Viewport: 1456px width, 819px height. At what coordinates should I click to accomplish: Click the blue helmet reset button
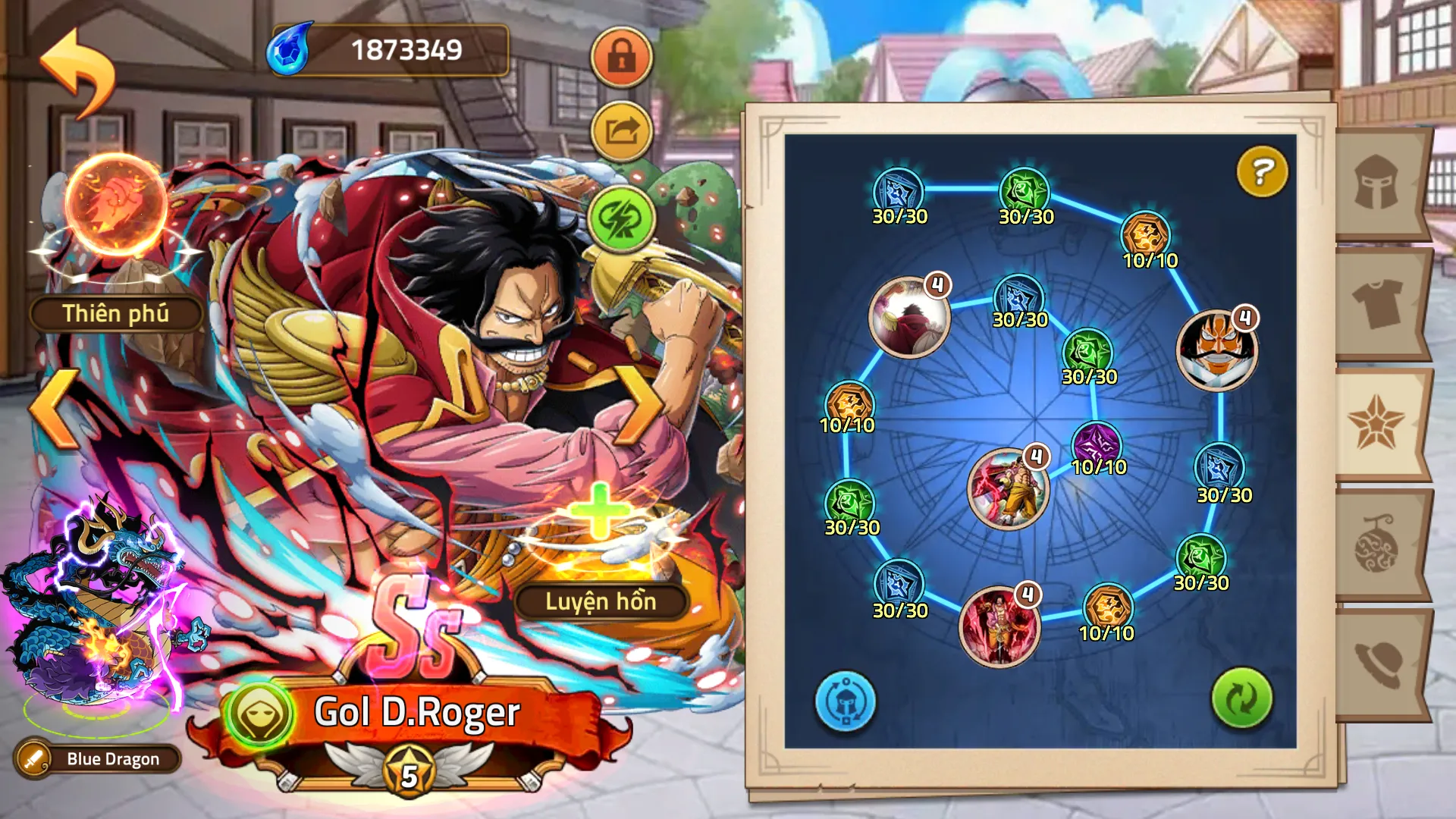tap(845, 701)
